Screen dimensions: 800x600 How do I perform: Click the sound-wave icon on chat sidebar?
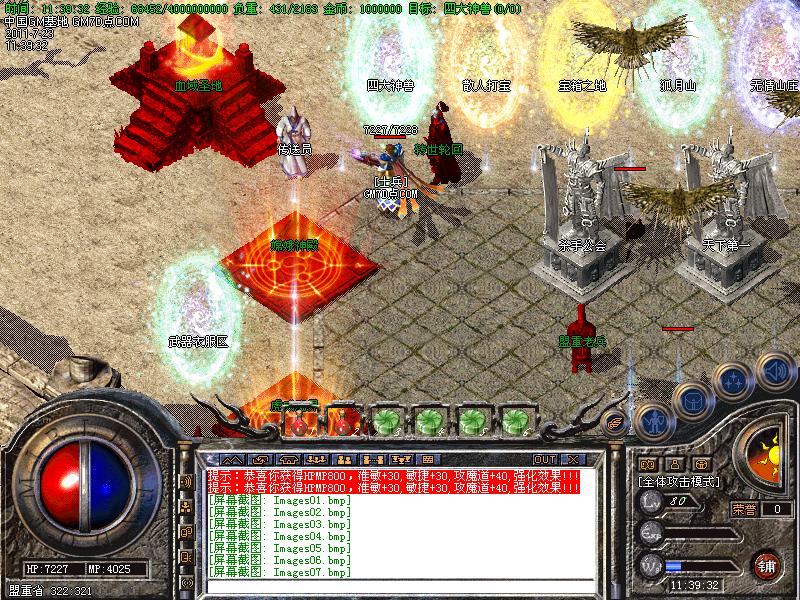point(186,482)
